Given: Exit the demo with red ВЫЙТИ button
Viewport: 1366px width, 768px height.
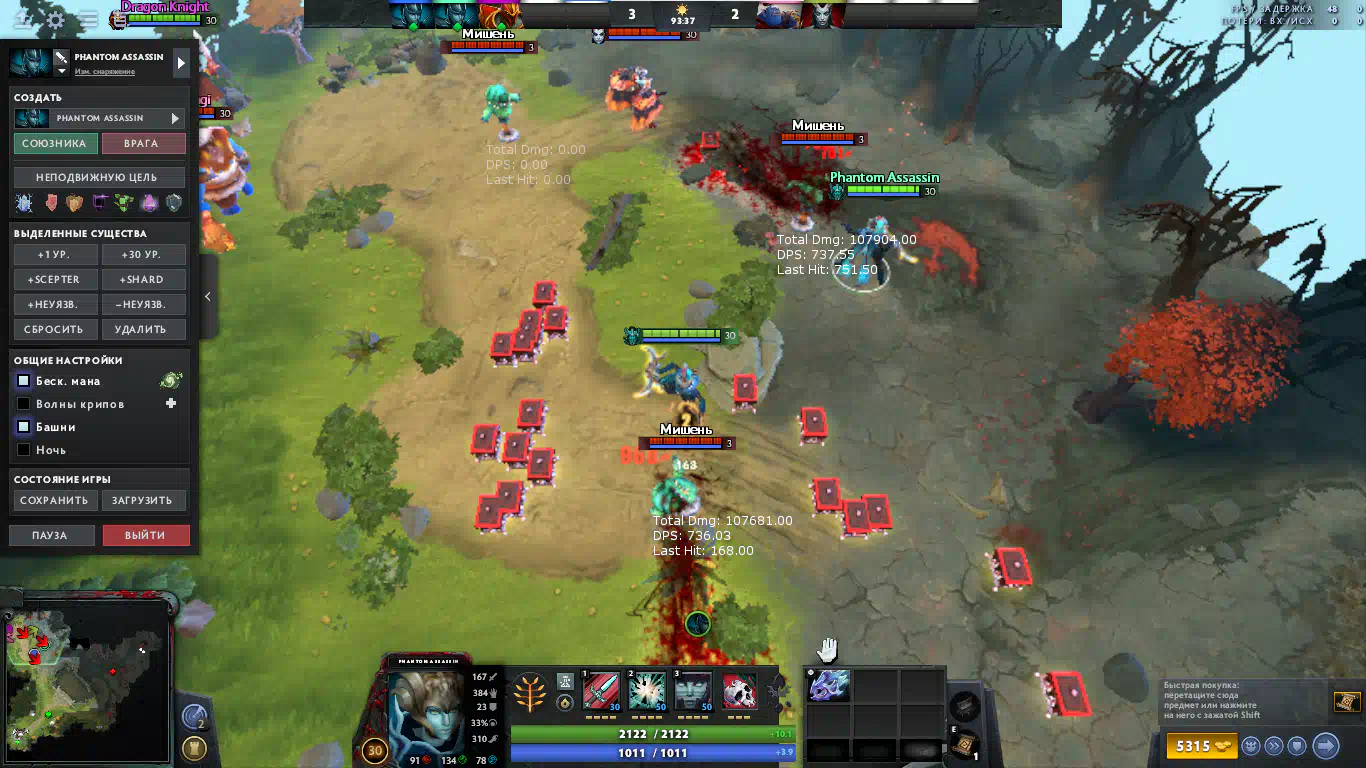Looking at the screenshot, I should (145, 535).
